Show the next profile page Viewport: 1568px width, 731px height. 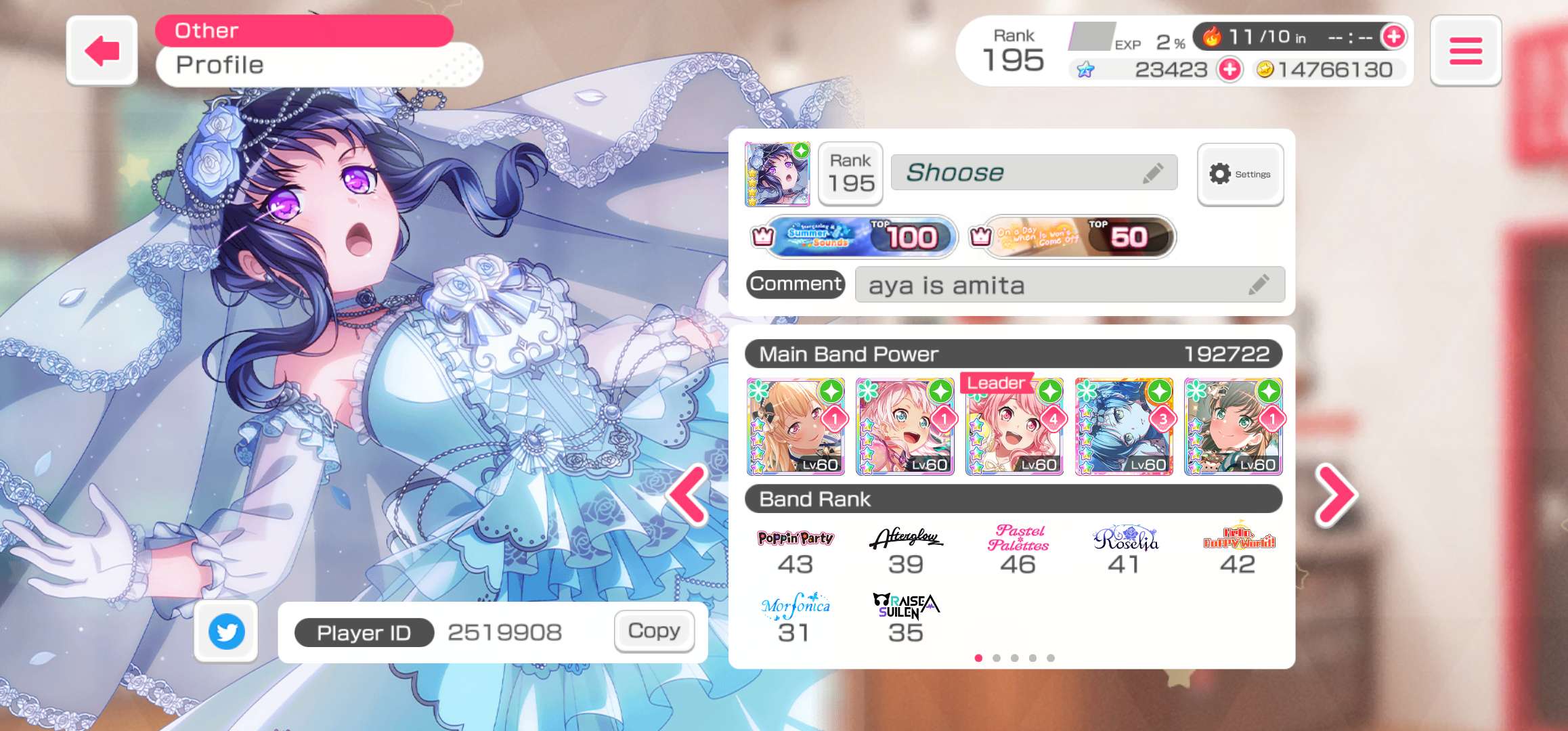pyautogui.click(x=1335, y=495)
